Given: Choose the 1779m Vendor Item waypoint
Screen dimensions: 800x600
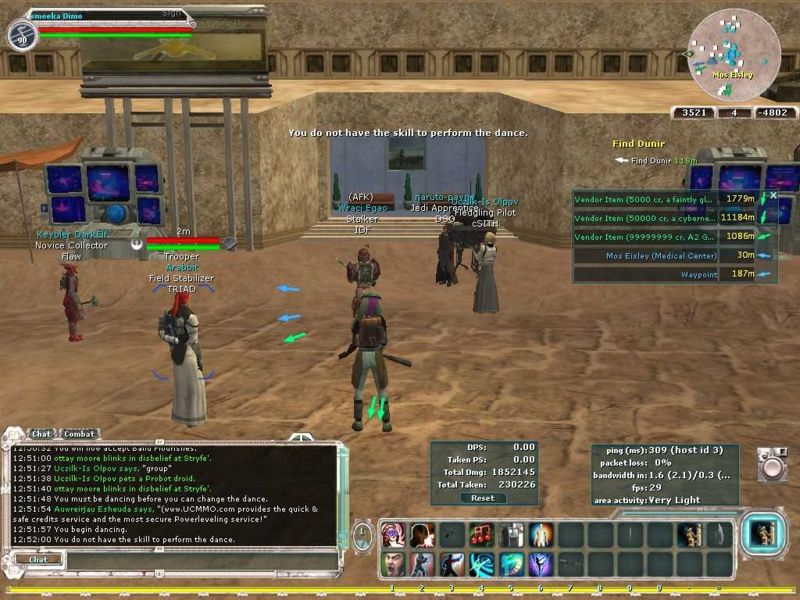Looking at the screenshot, I should [646, 199].
